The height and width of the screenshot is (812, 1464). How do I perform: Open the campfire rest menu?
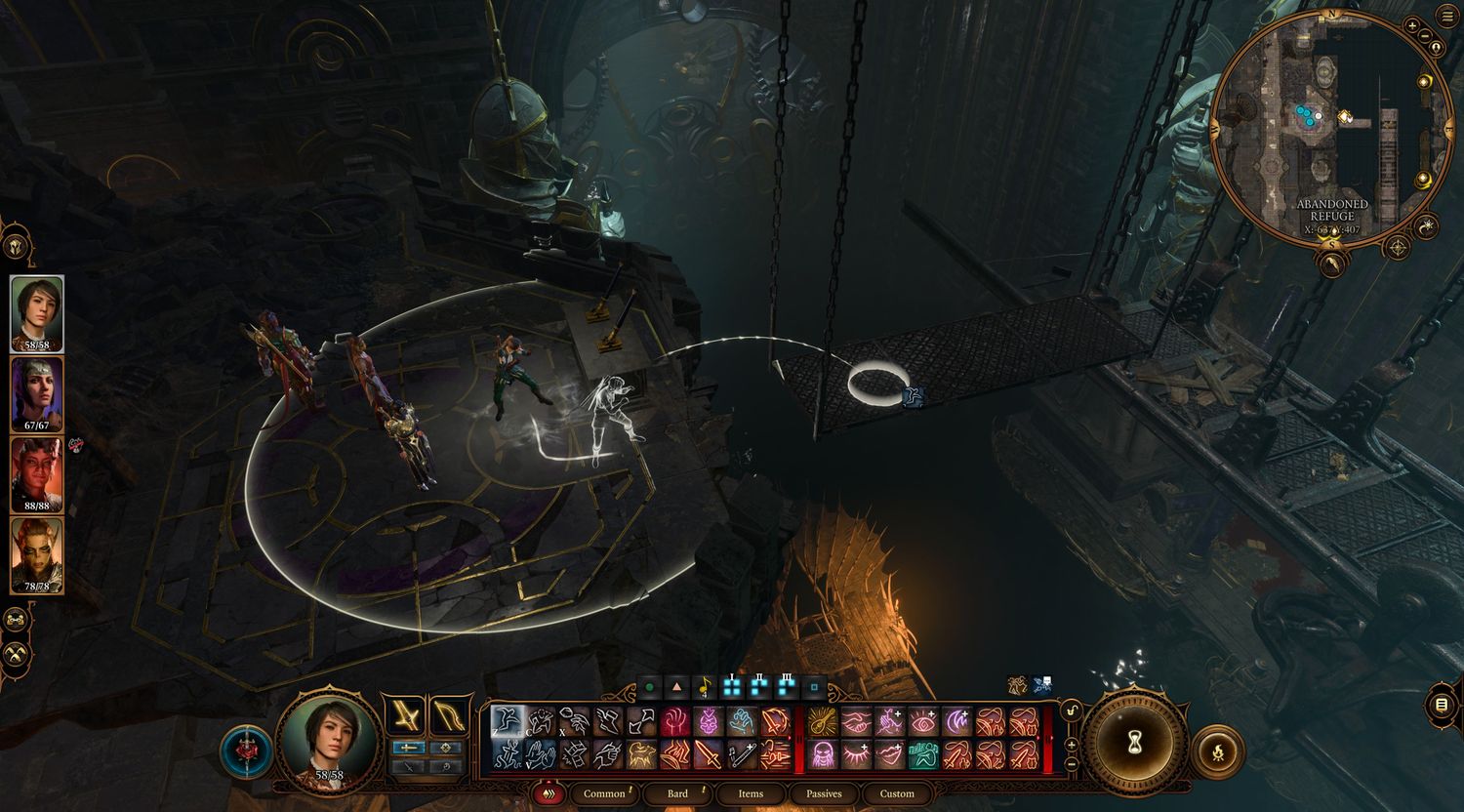1216,751
